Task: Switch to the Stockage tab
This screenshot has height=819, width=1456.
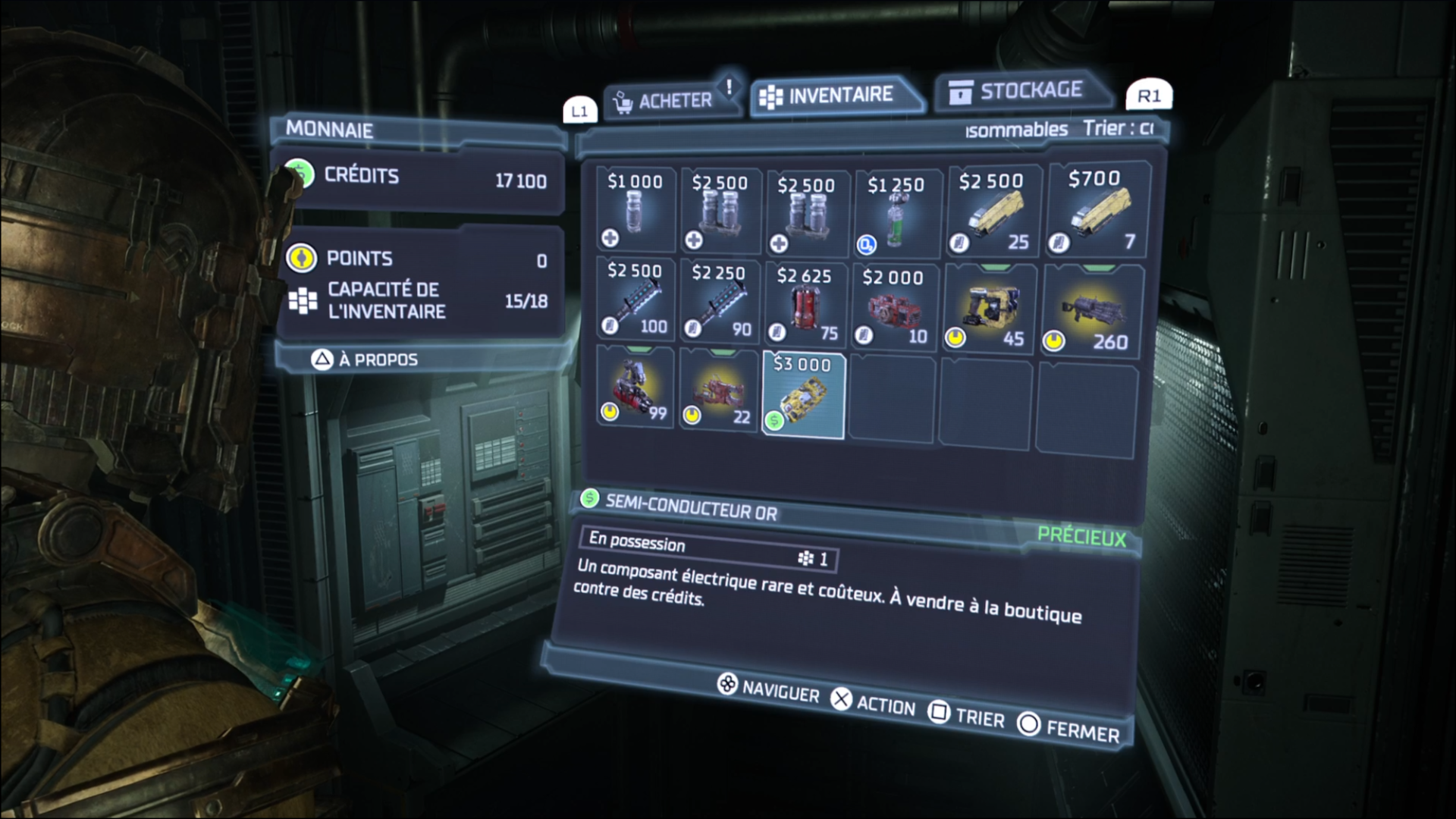Action: 1020,92
